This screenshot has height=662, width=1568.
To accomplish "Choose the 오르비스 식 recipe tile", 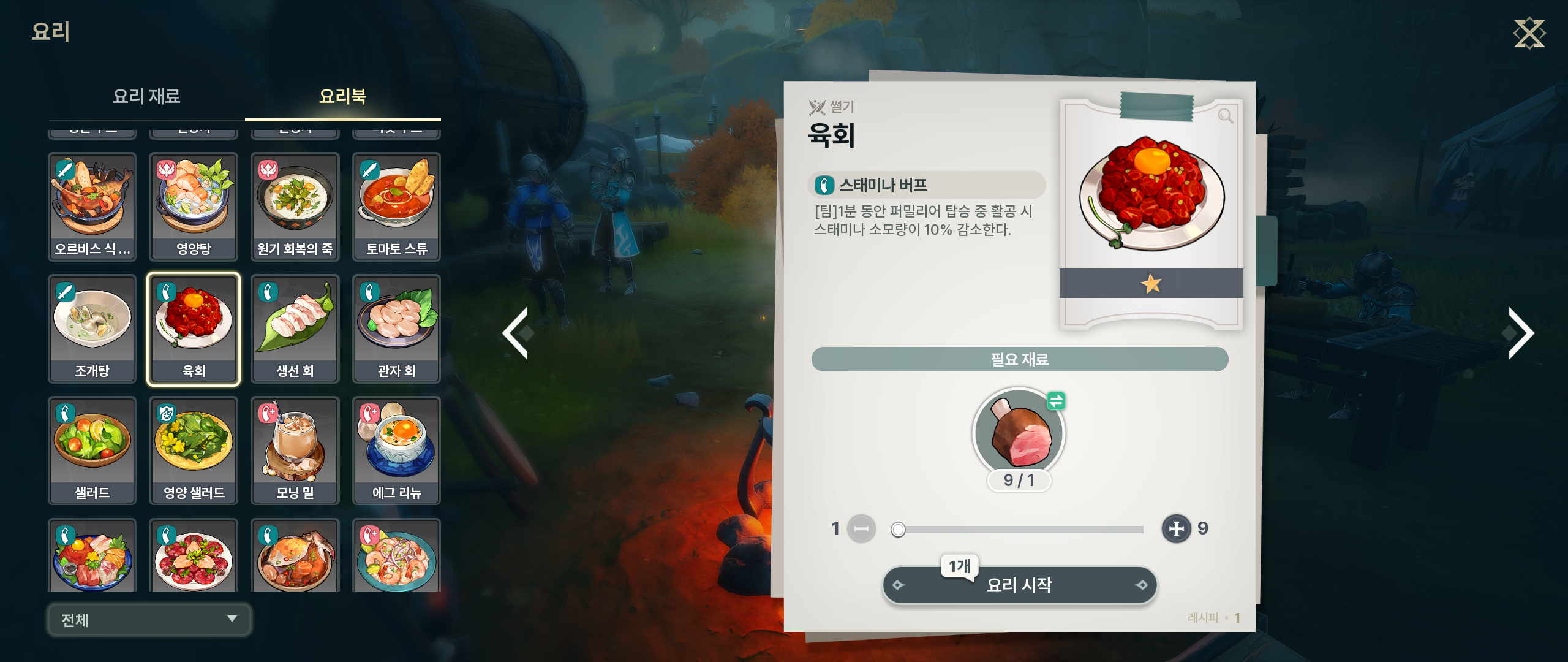I will tap(92, 207).
